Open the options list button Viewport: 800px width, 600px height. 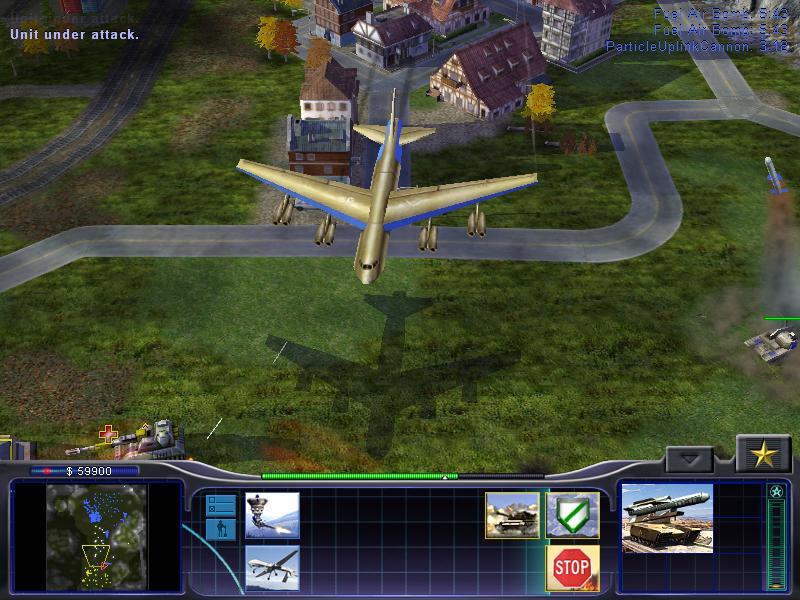coord(221,505)
